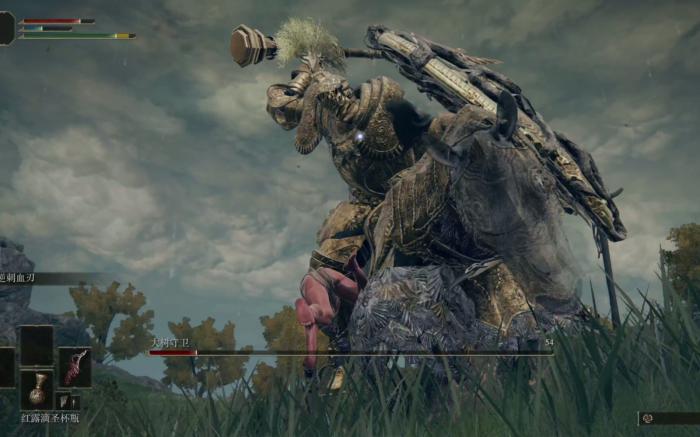Click the empty spell slot above the flask
The image size is (700, 437).
37,345
